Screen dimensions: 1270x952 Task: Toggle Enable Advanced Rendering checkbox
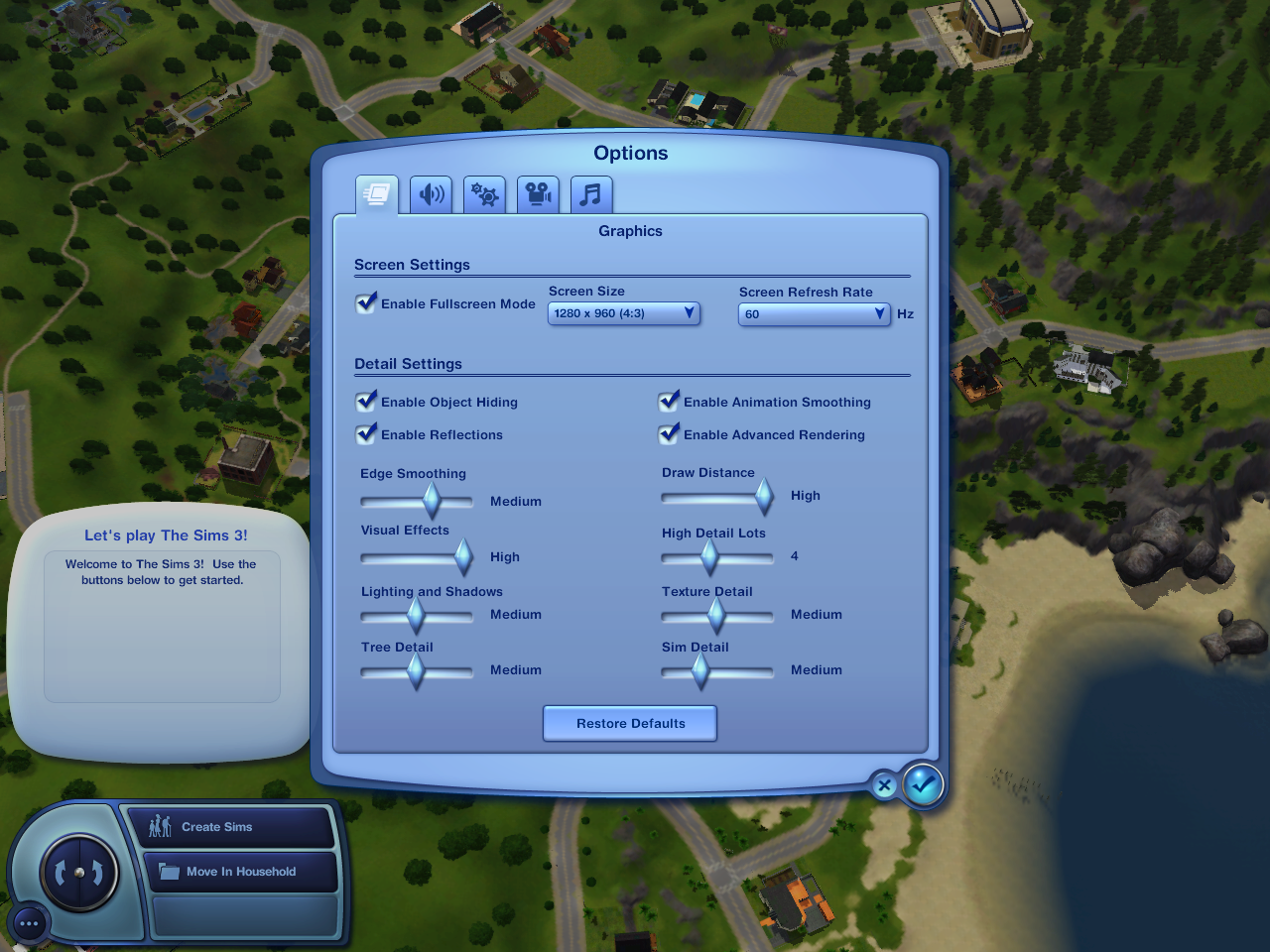[x=670, y=433]
